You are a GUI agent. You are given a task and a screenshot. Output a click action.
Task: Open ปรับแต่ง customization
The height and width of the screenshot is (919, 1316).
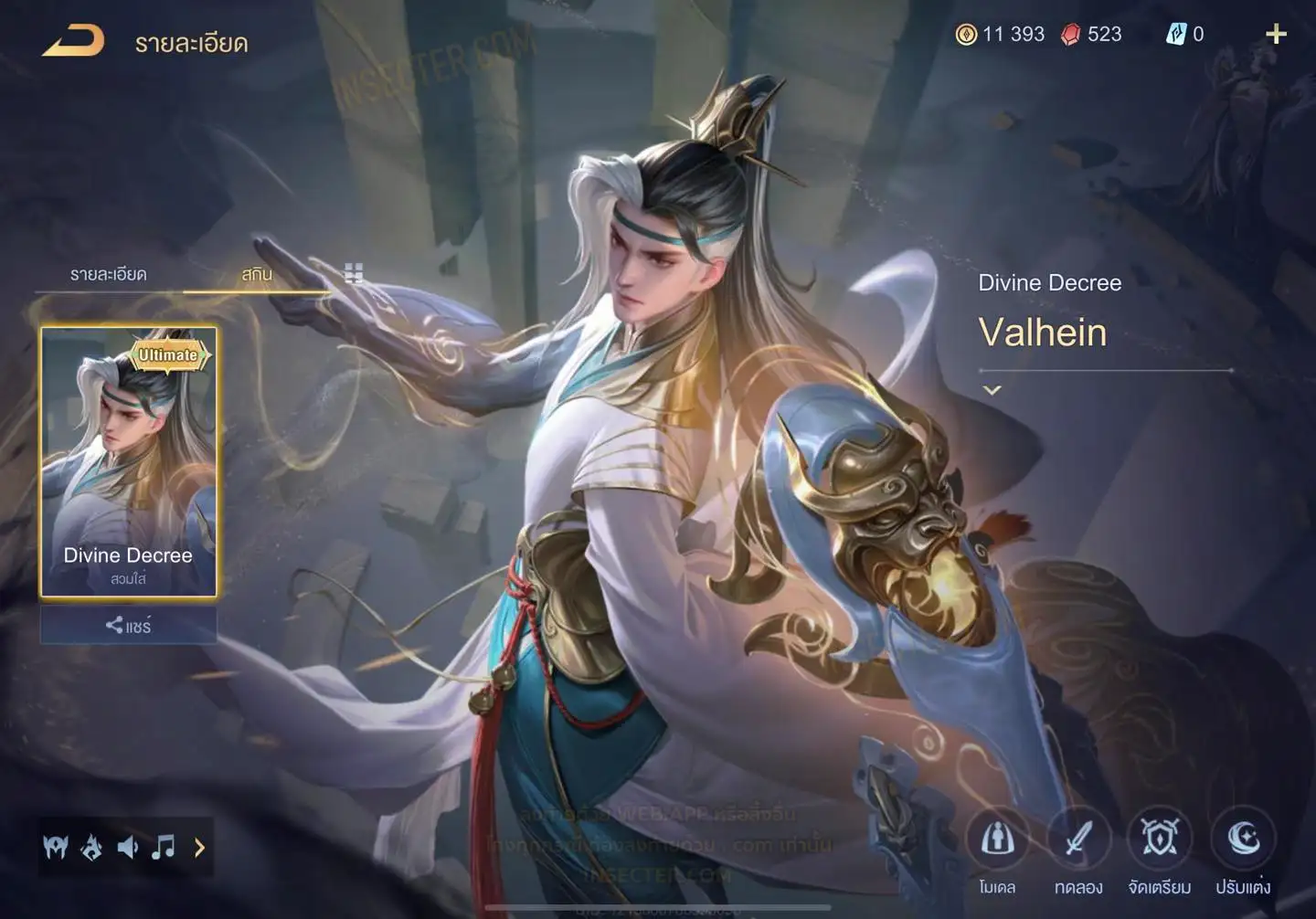click(1243, 839)
